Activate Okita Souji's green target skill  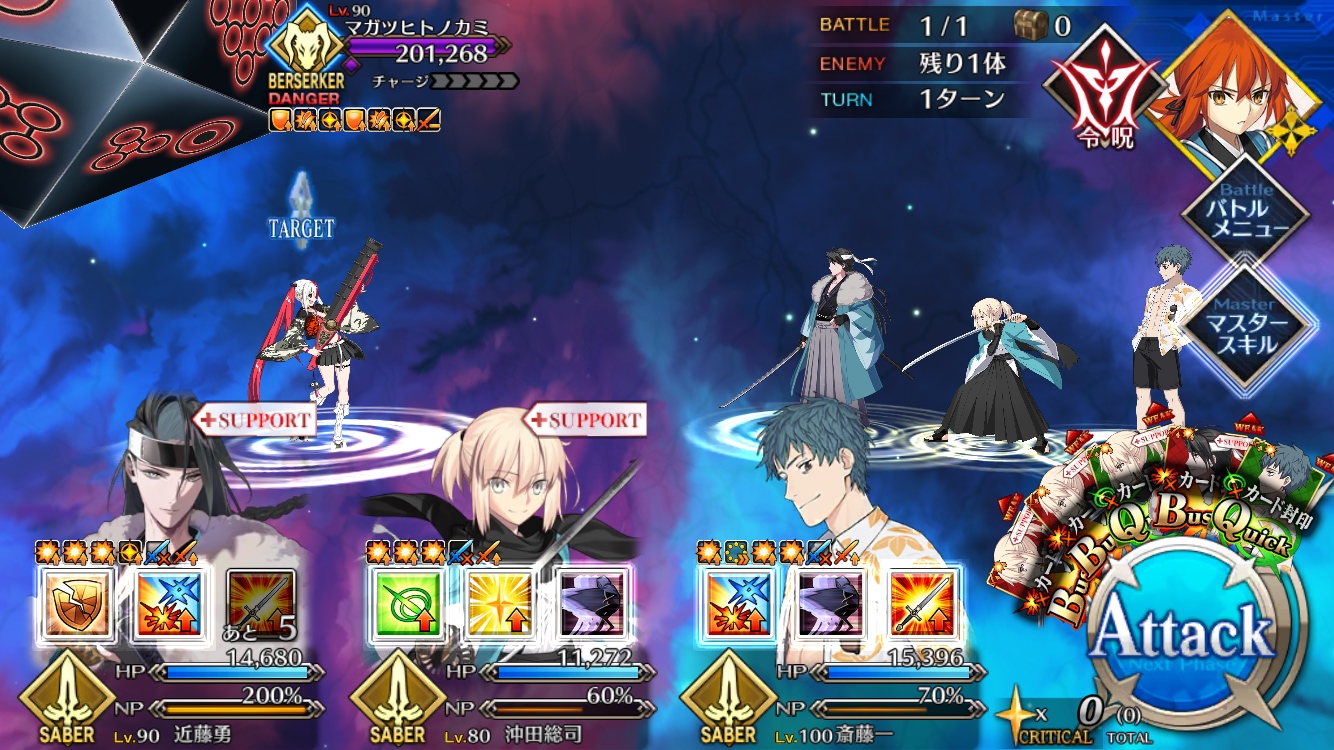[404, 602]
